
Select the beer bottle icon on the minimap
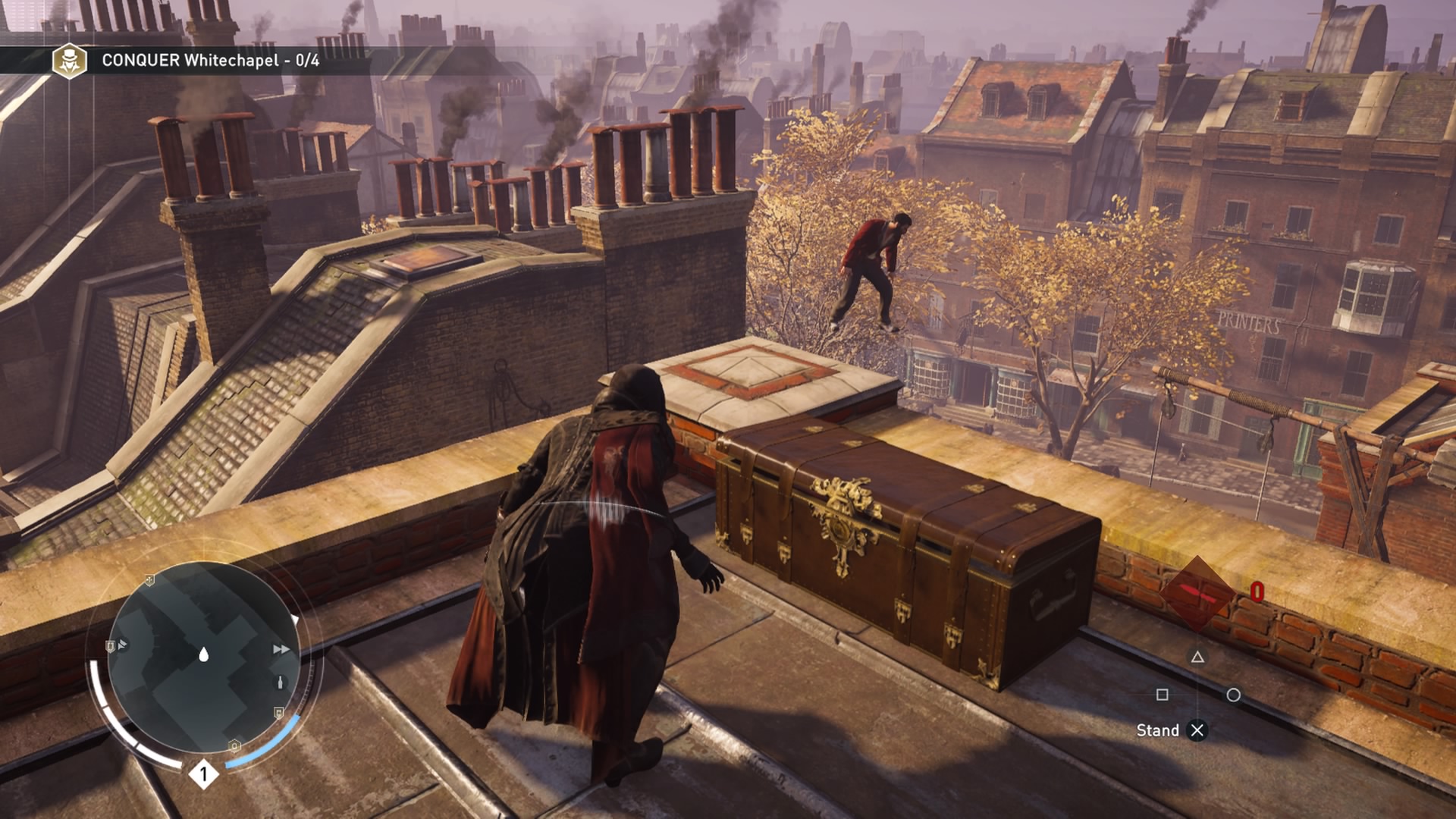(280, 682)
